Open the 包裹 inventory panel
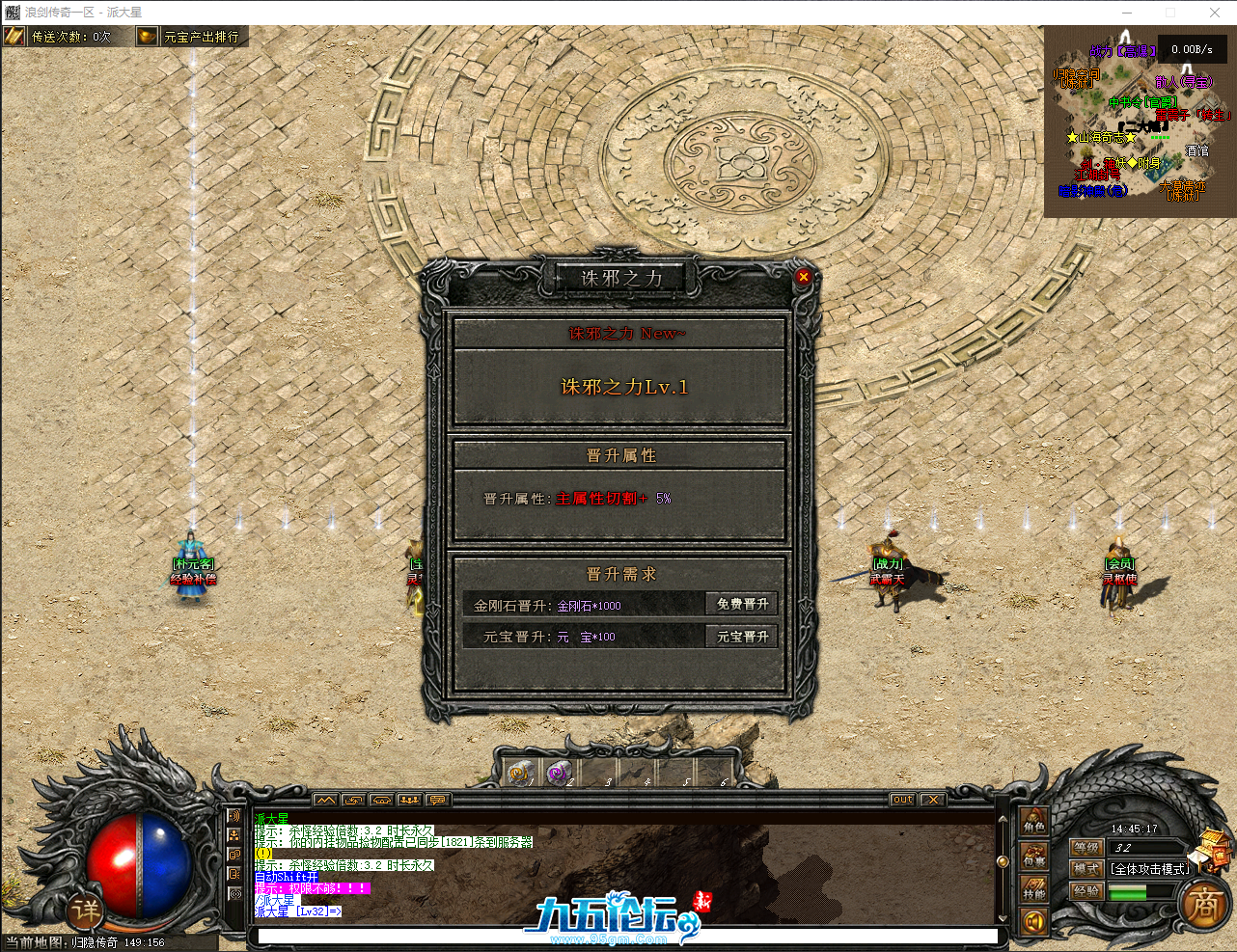The height and width of the screenshot is (952, 1237). (x=1033, y=857)
